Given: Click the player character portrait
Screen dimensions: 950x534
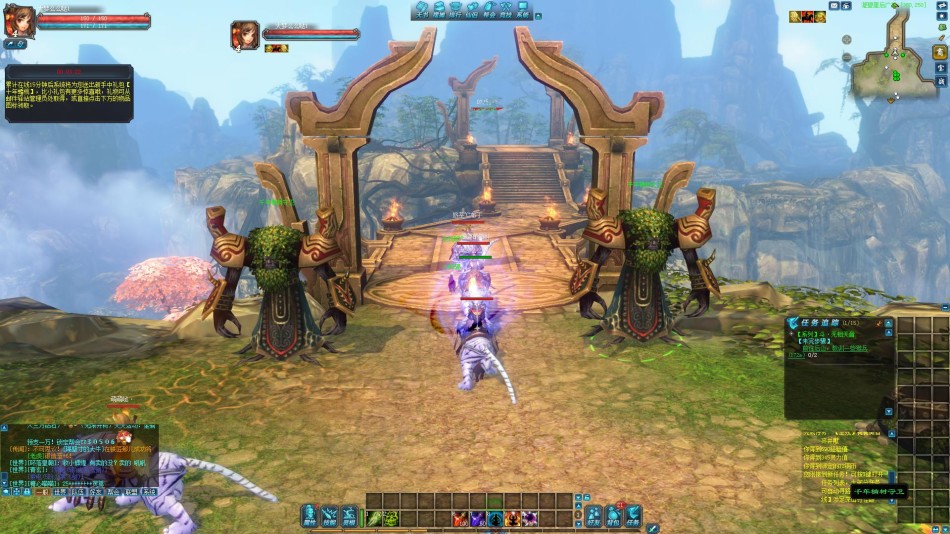Looking at the screenshot, I should tap(19, 22).
